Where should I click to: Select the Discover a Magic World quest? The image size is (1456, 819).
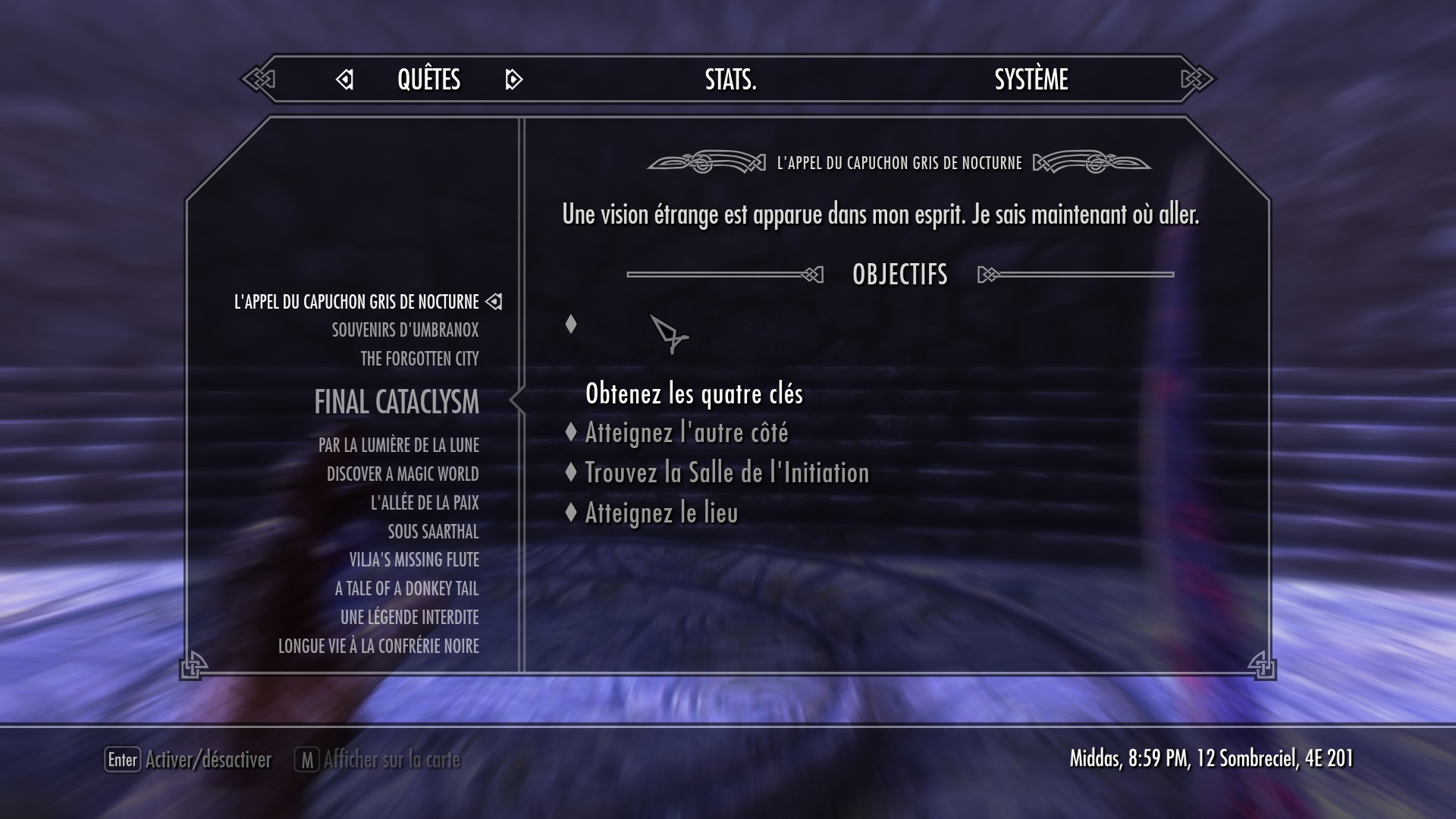click(x=403, y=474)
